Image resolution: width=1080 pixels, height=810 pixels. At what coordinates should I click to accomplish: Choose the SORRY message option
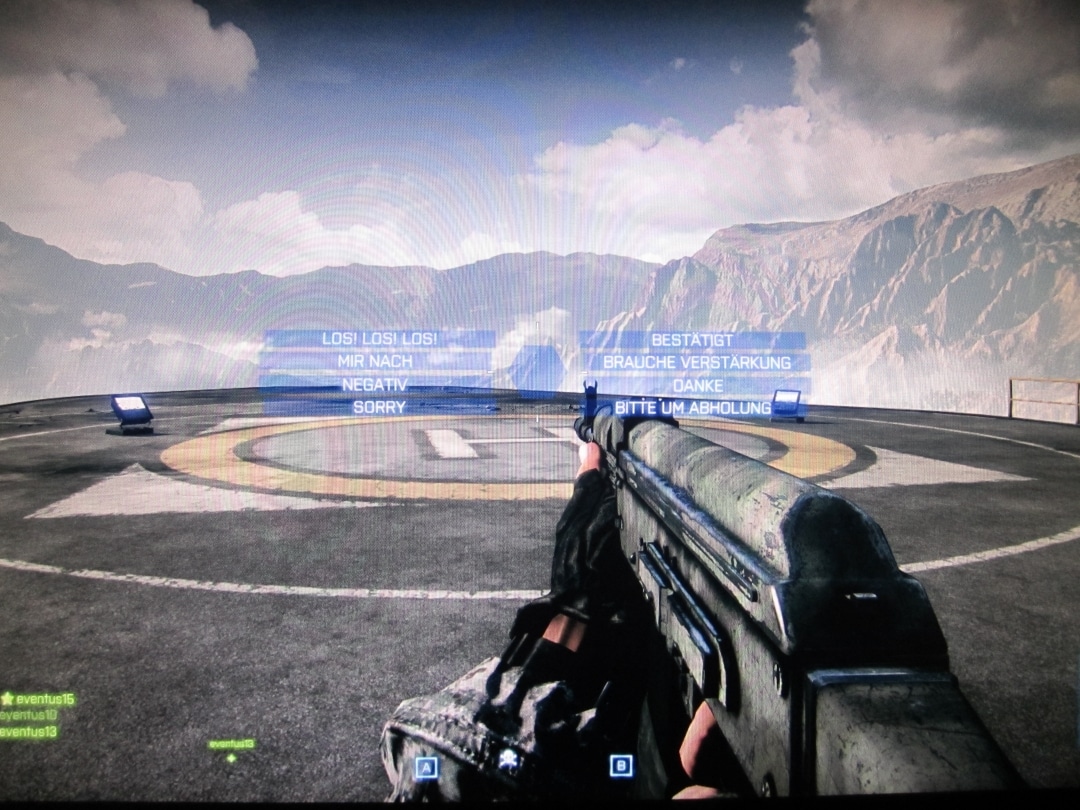click(x=379, y=407)
